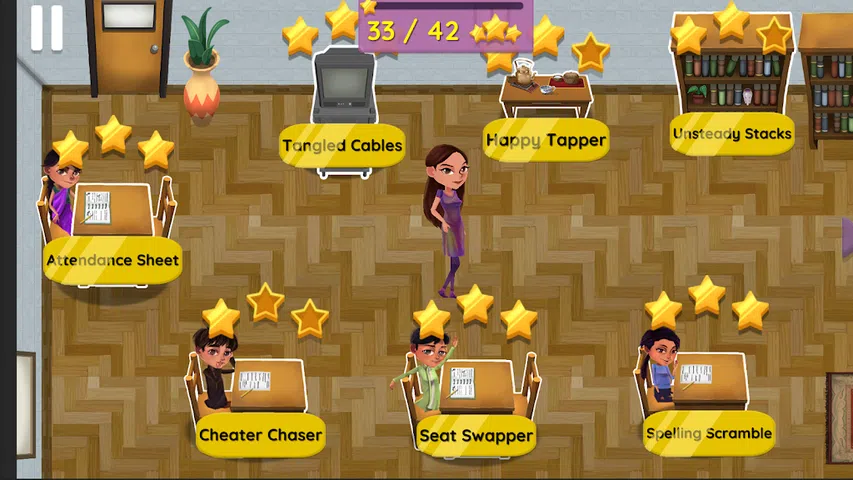Select the Unsteady Stacks level
Screen dimensions: 853x480
pyautogui.click(x=732, y=134)
